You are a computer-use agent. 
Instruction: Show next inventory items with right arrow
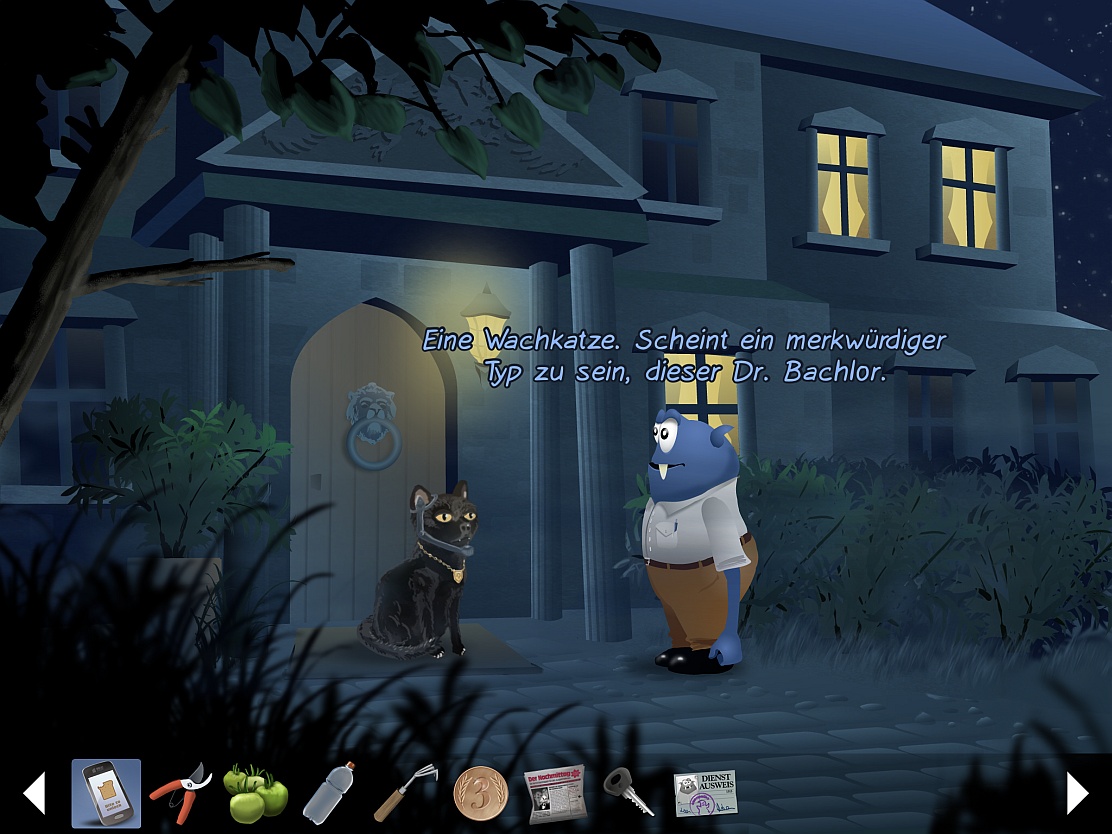(x=1077, y=793)
